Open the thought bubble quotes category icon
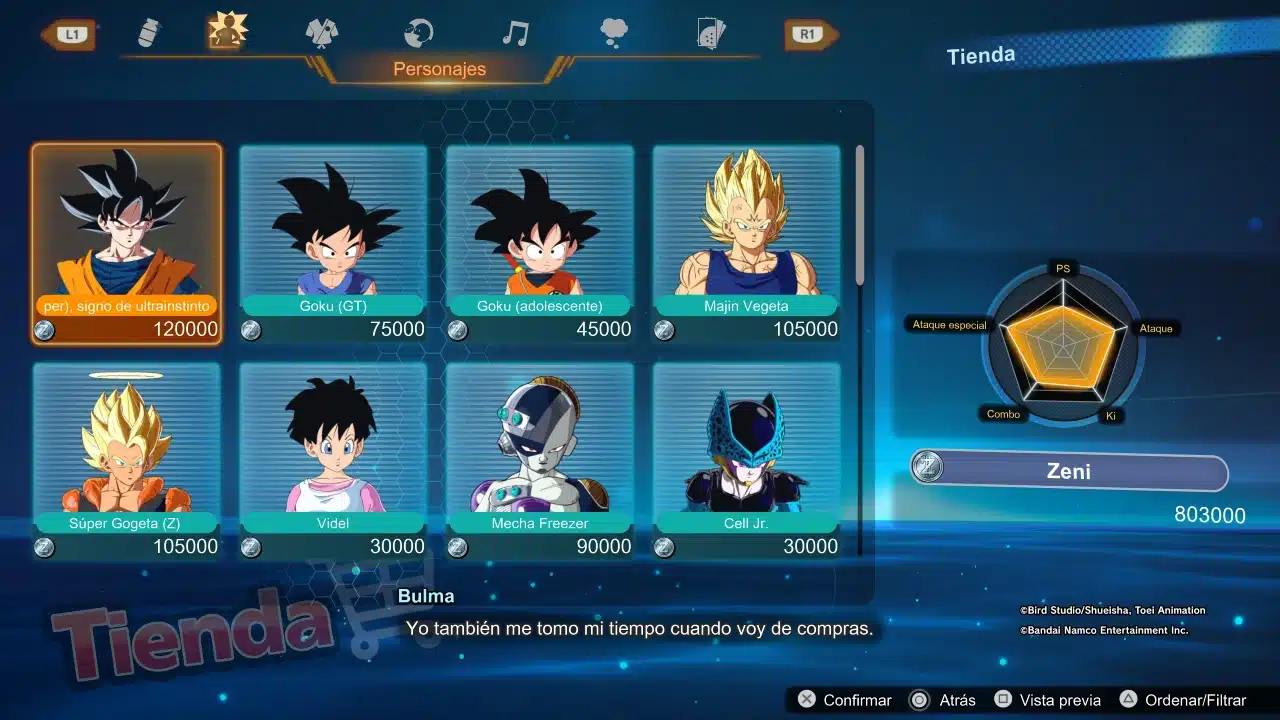Viewport: 1280px width, 720px height. [x=613, y=30]
